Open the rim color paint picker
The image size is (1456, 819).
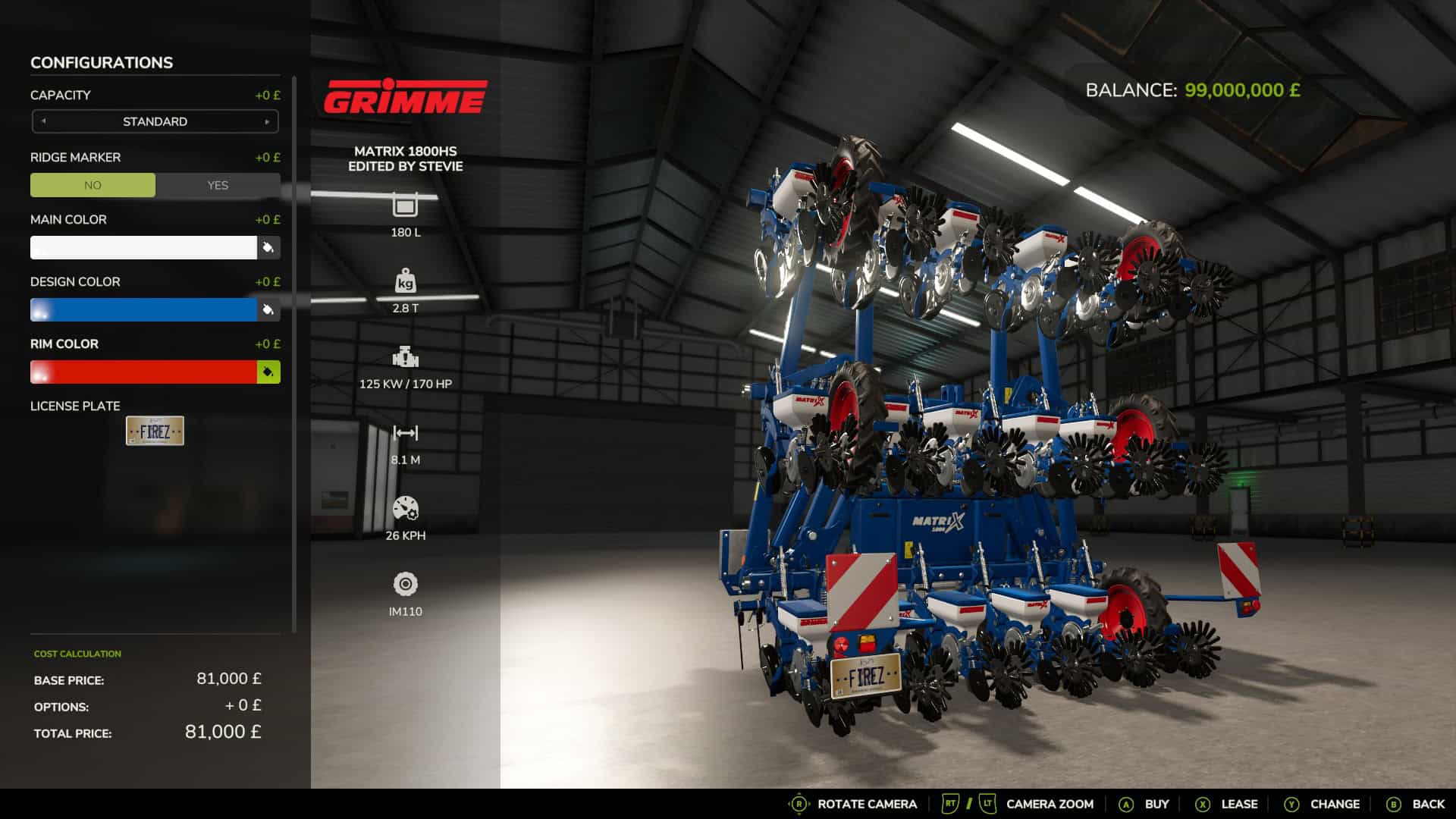268,372
